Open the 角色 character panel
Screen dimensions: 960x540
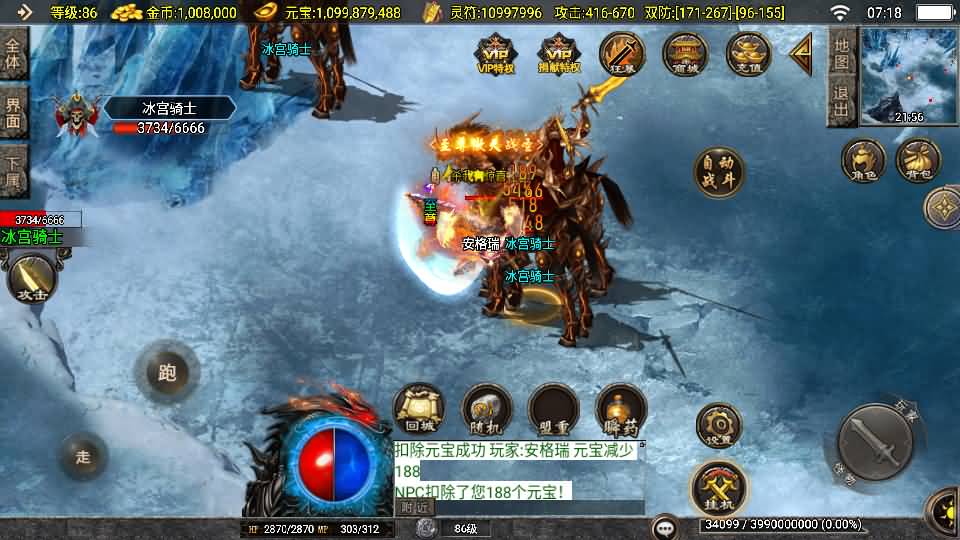(863, 161)
